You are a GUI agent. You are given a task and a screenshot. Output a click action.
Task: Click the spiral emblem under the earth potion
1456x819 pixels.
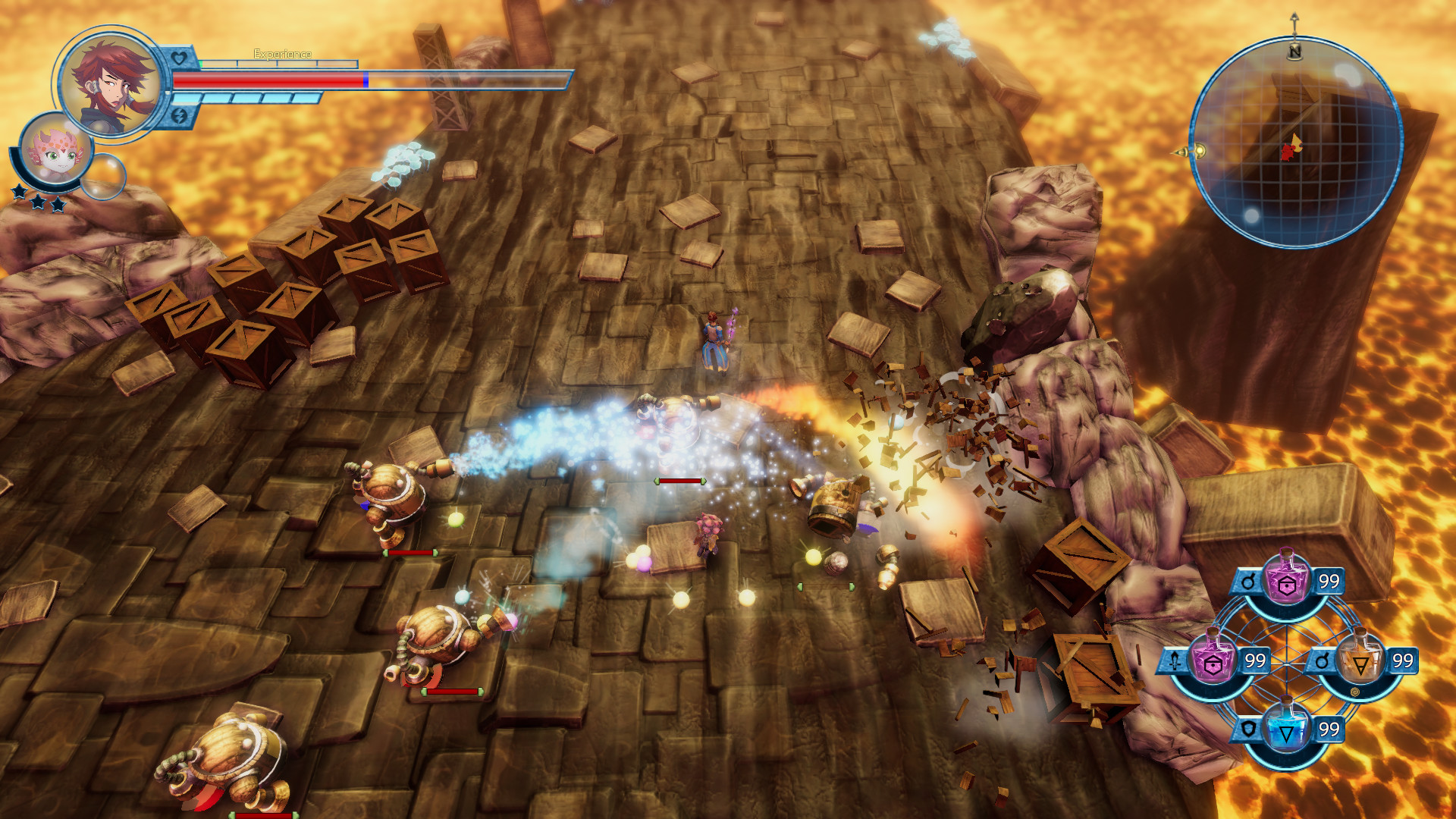[x=1356, y=691]
